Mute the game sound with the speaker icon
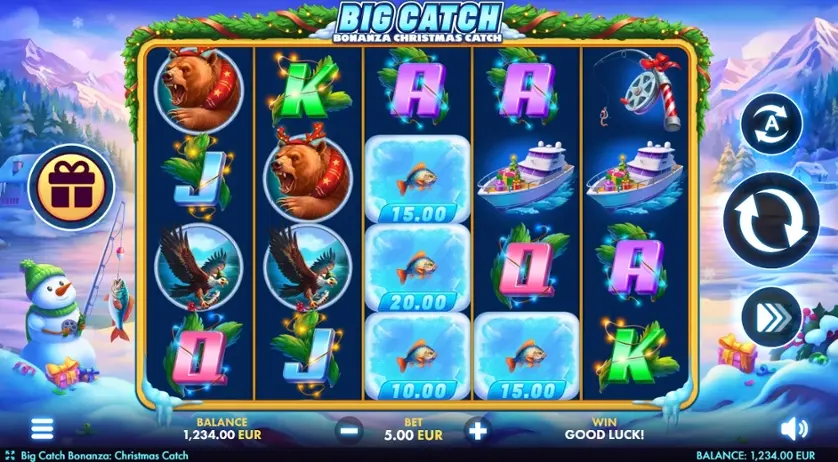This screenshot has width=838, height=462. click(x=792, y=429)
